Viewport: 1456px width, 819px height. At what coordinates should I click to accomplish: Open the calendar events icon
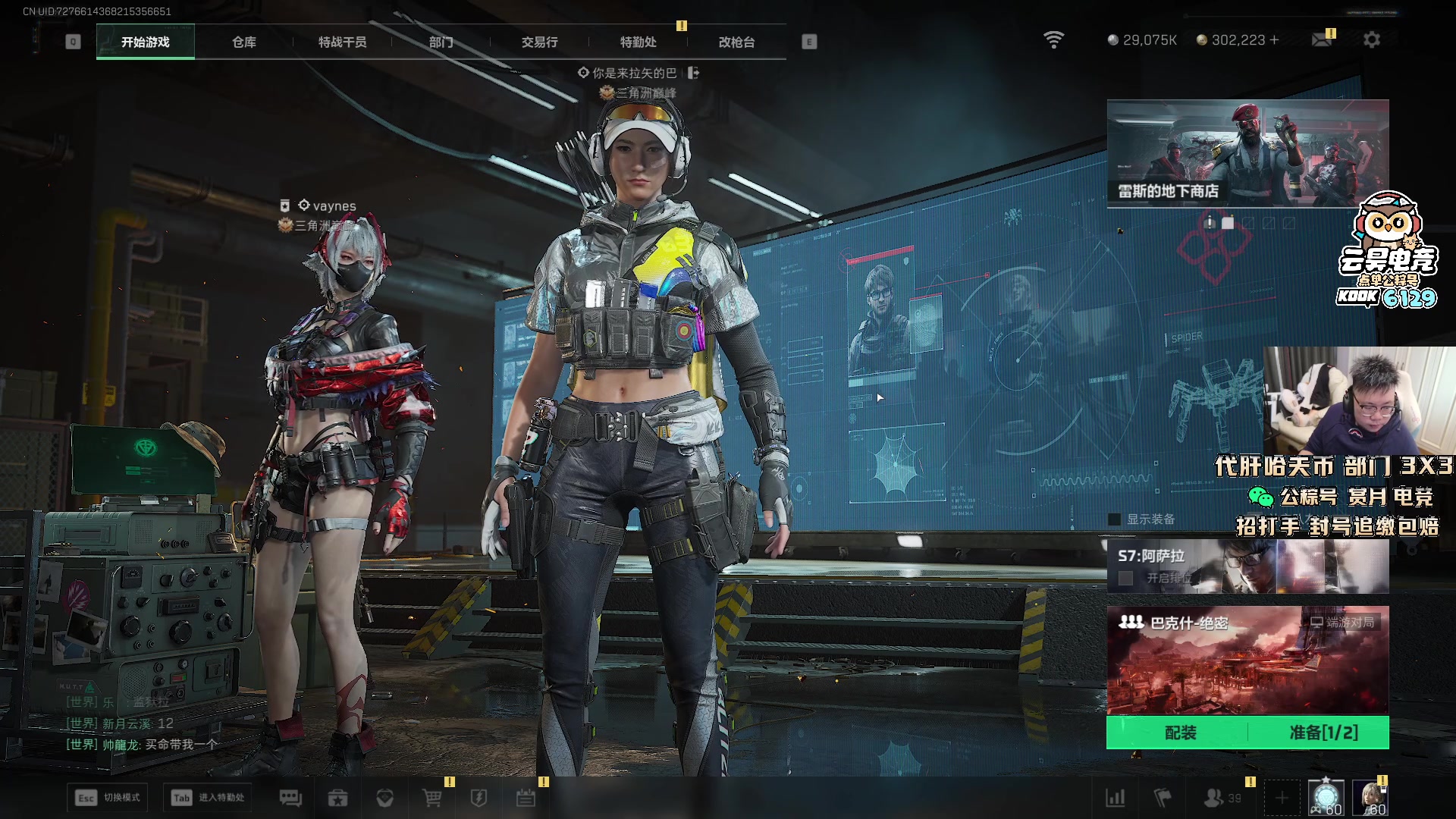(526, 798)
